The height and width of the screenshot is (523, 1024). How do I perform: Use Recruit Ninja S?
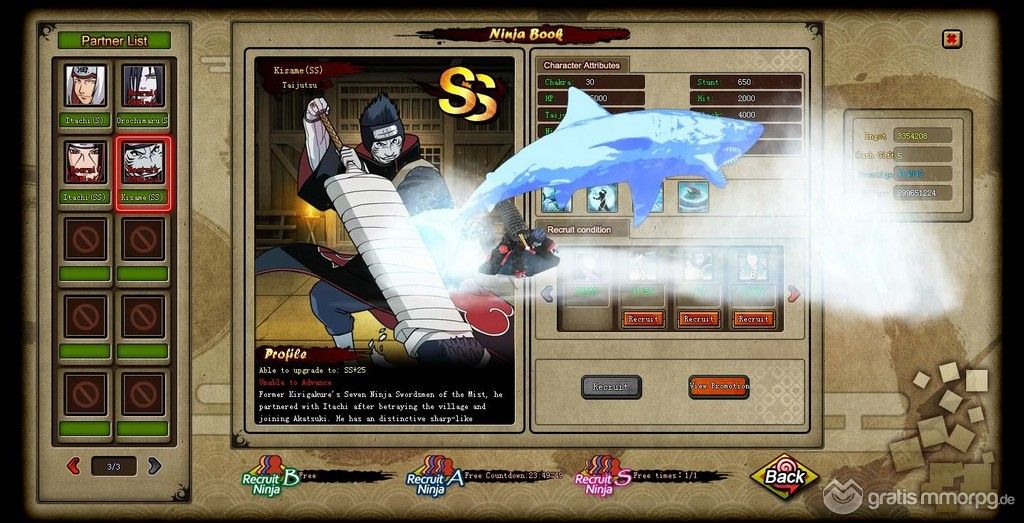click(x=602, y=477)
